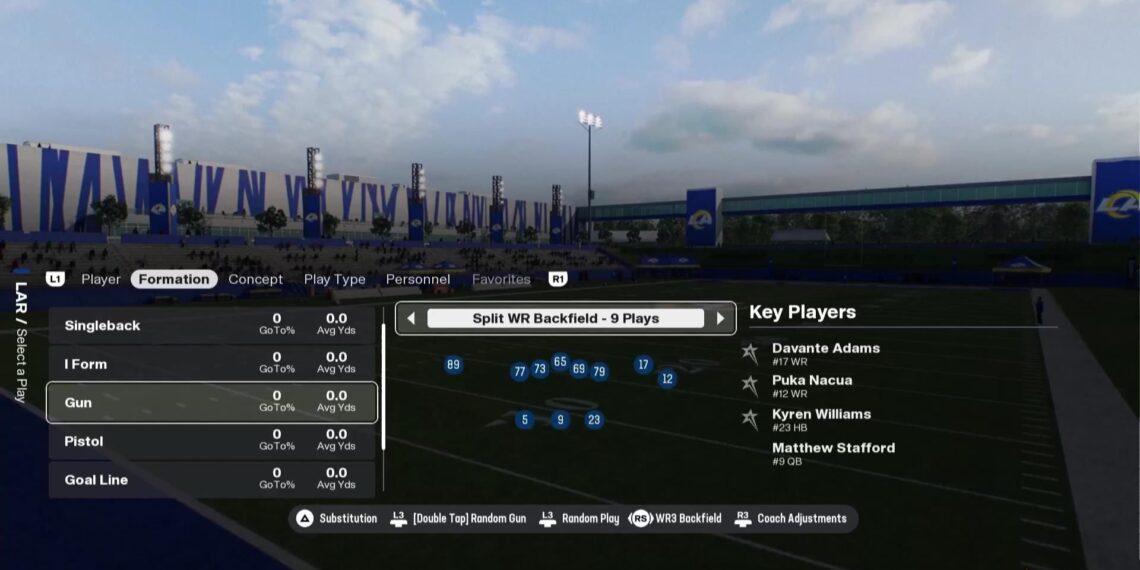1140x570 pixels.
Task: Select key player Kyren Williams
Action: [820, 419]
